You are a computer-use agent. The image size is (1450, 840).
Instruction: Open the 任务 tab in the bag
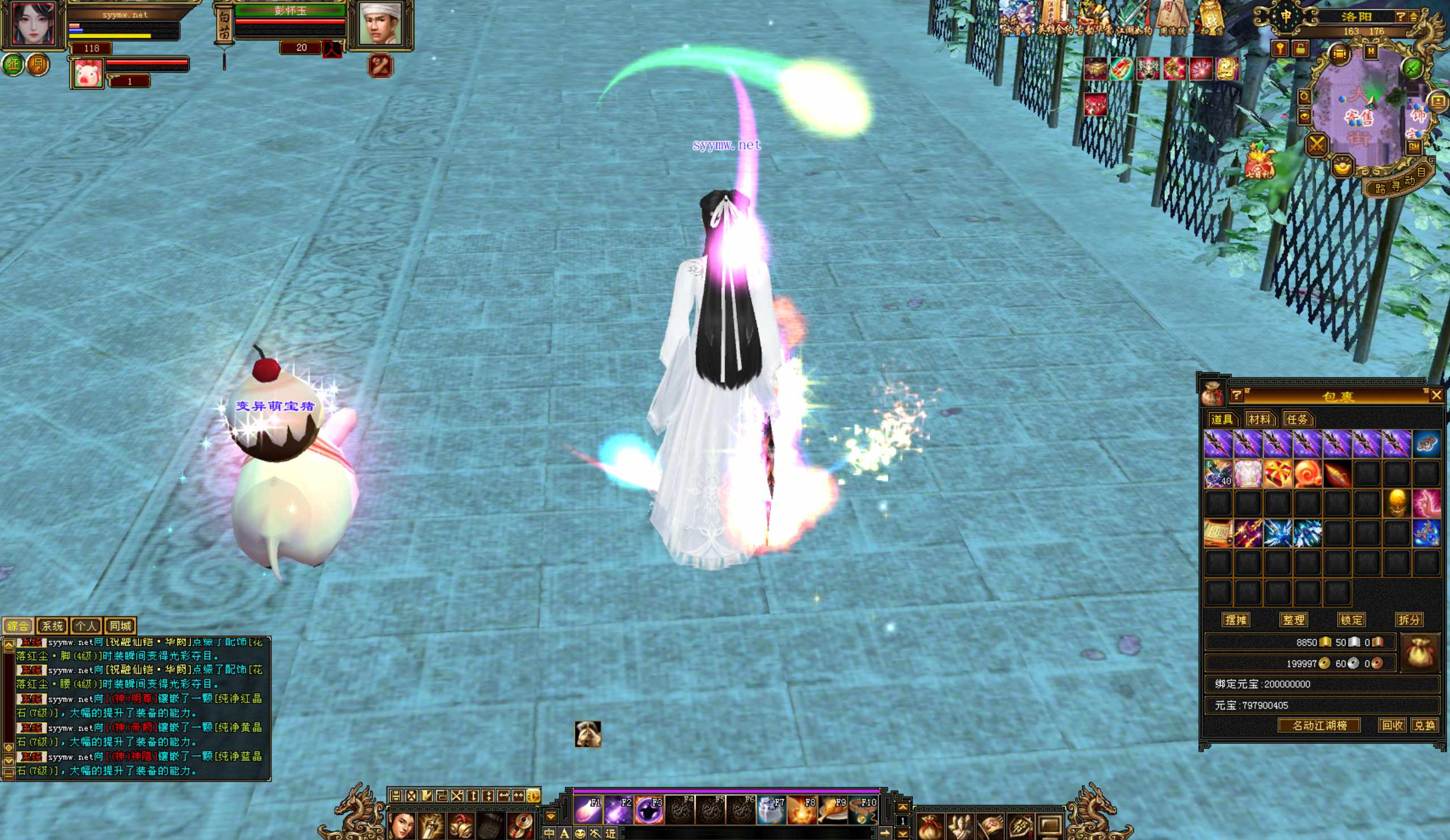tap(1296, 419)
